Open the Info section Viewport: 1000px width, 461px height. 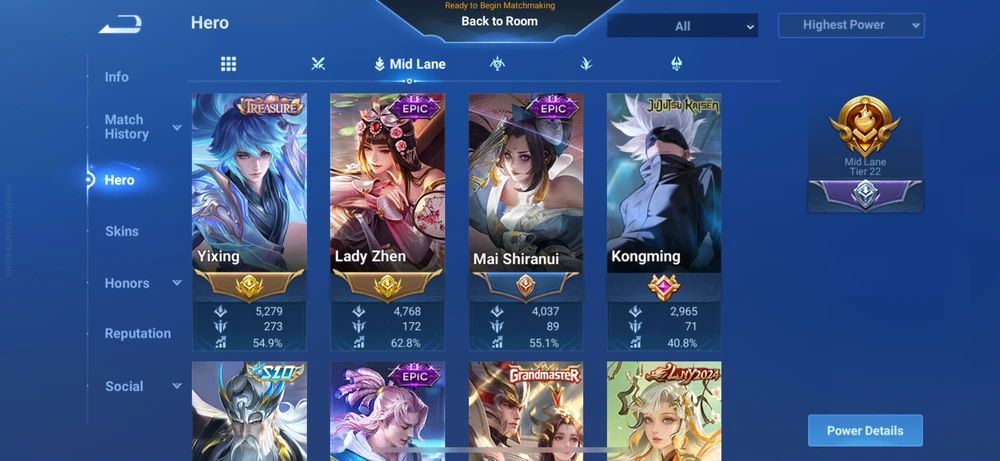pos(117,77)
